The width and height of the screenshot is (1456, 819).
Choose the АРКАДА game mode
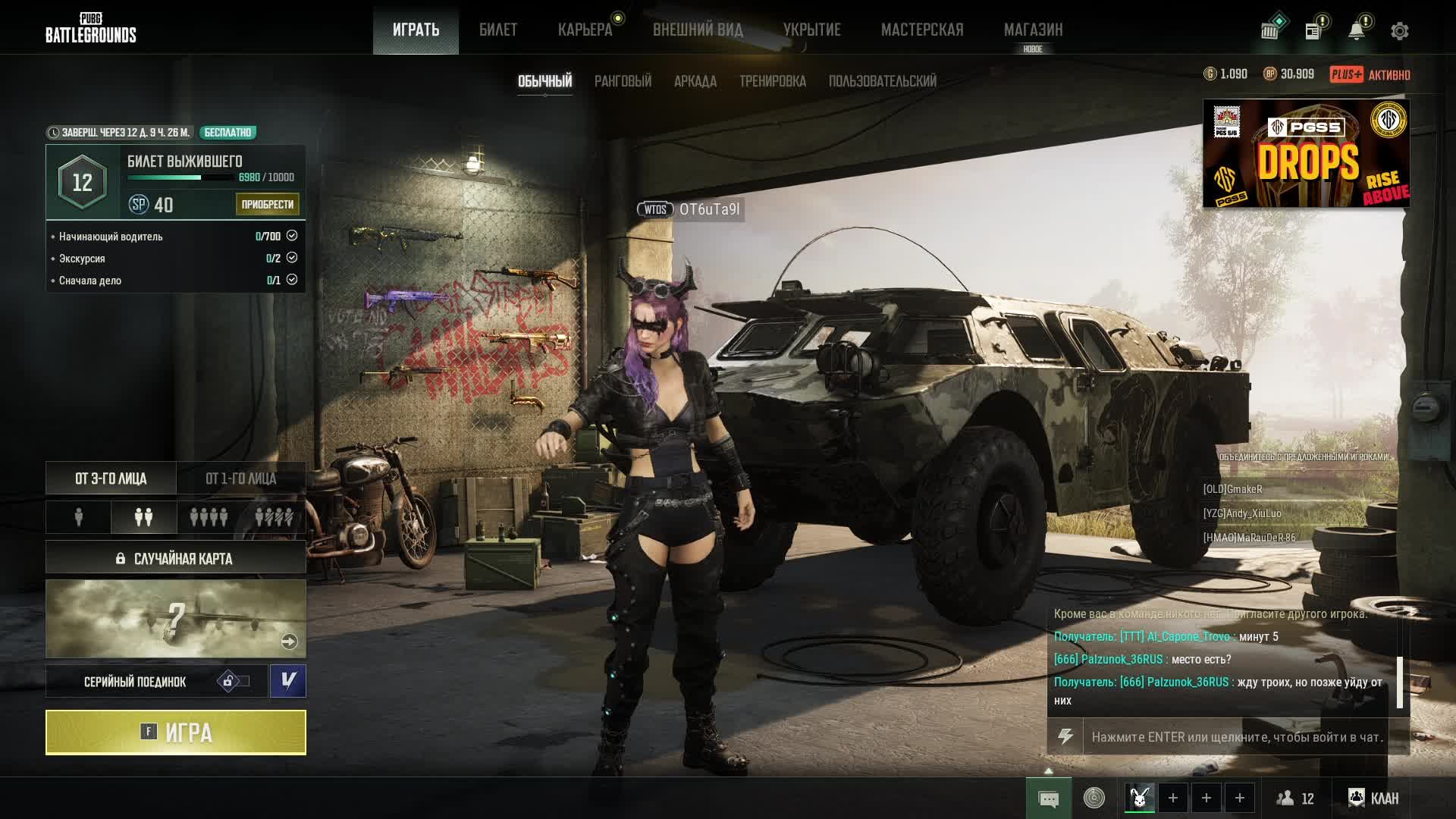695,81
